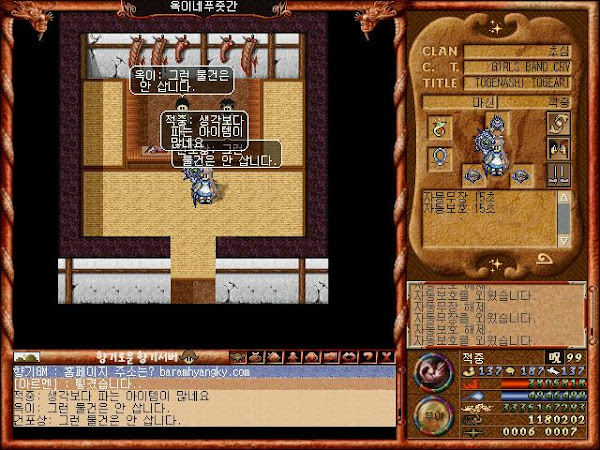
Task: Close the chat toolbar with the X button
Action: point(385,357)
